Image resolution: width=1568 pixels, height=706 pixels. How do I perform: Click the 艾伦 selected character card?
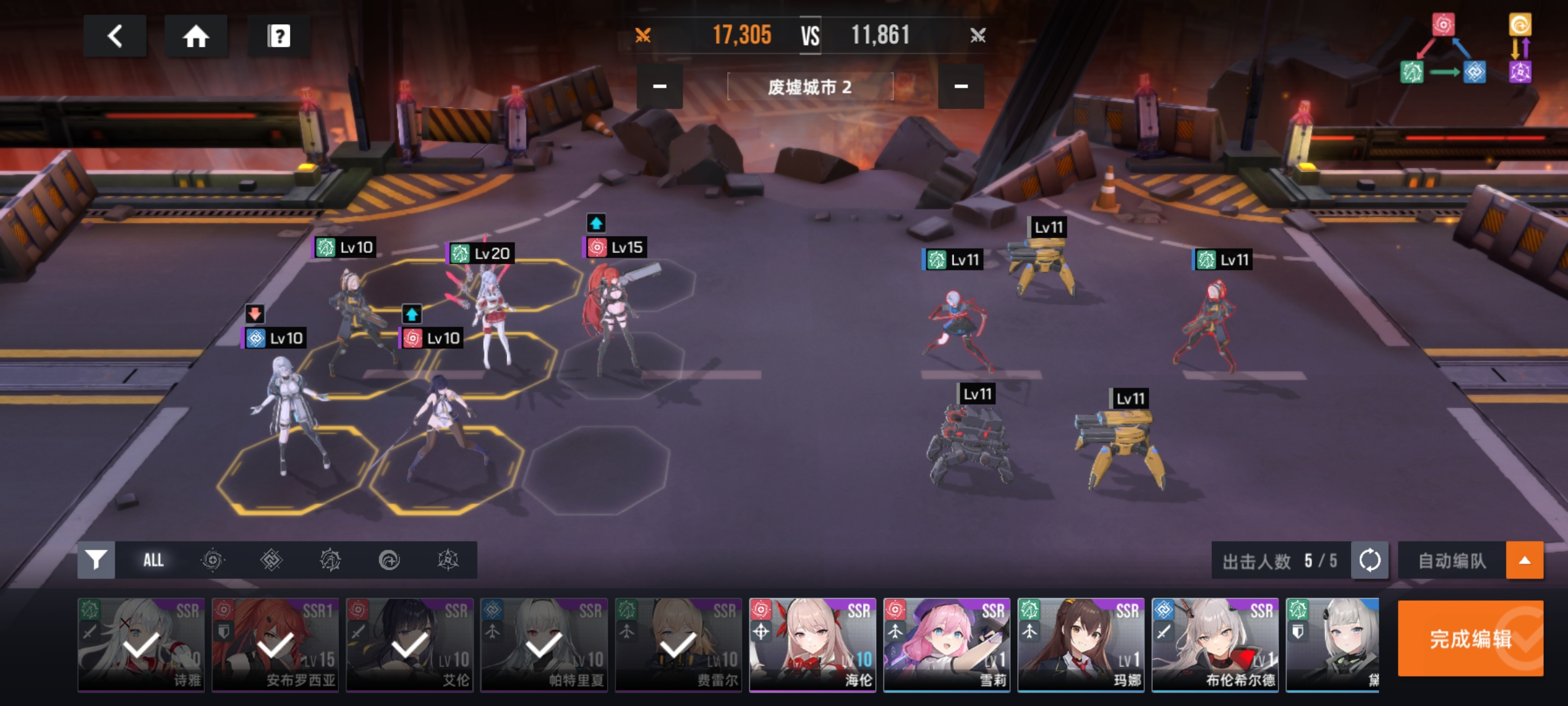click(x=410, y=644)
